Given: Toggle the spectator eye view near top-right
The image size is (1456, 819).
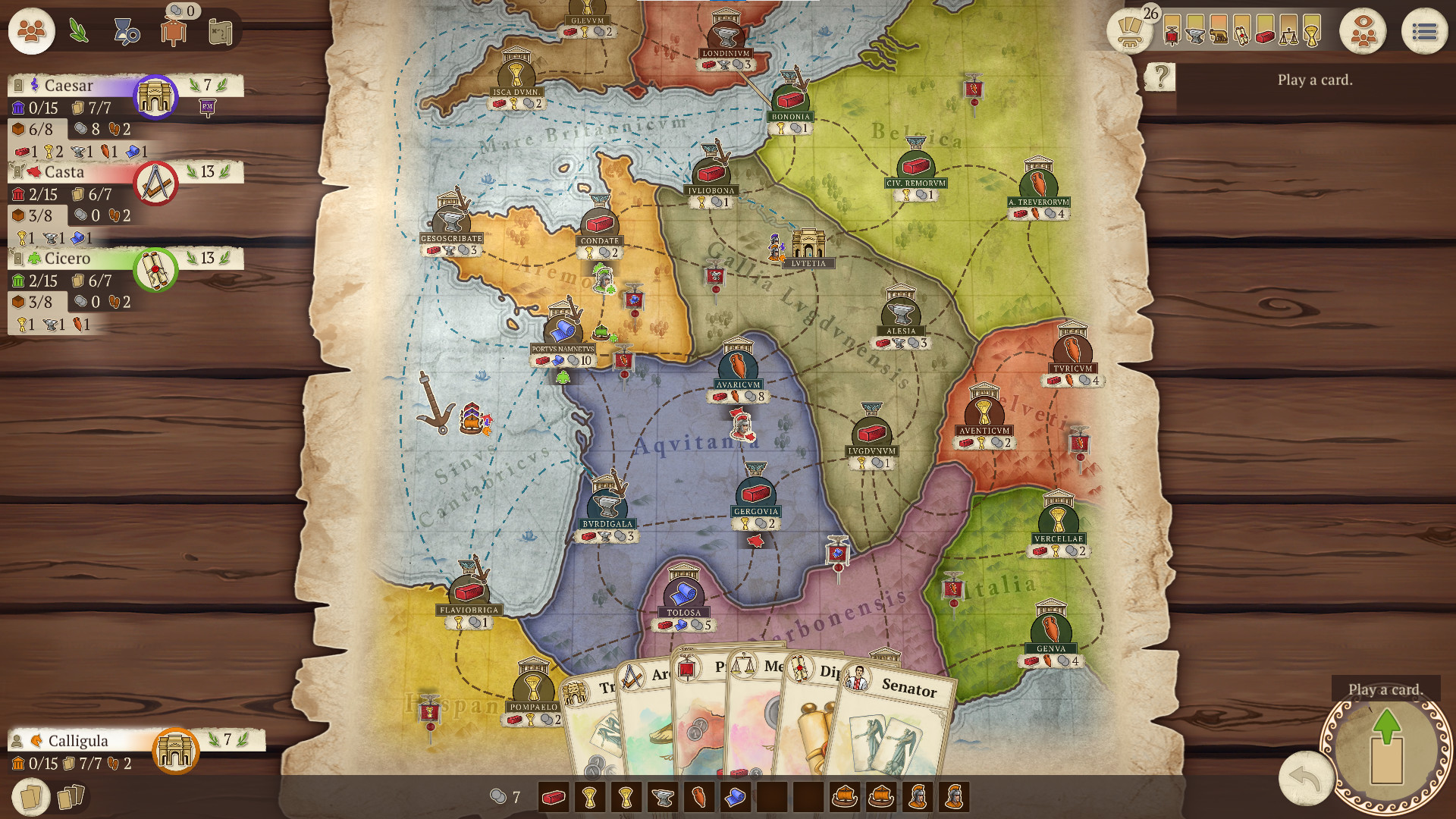Looking at the screenshot, I should click(x=1363, y=32).
